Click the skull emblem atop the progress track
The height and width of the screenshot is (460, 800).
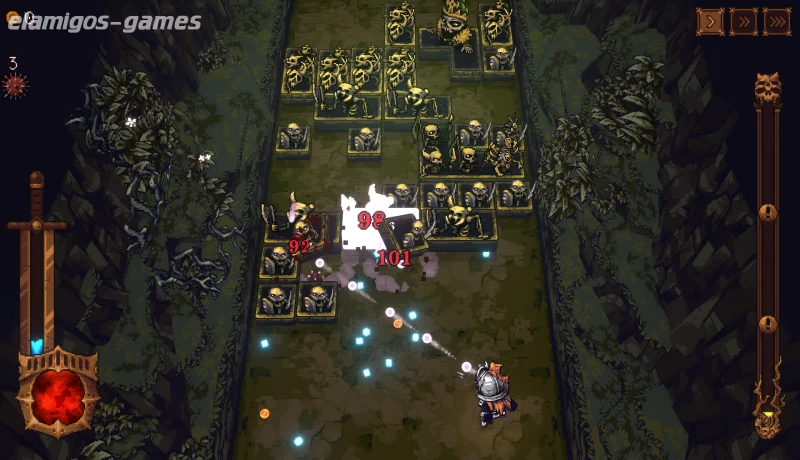(767, 88)
